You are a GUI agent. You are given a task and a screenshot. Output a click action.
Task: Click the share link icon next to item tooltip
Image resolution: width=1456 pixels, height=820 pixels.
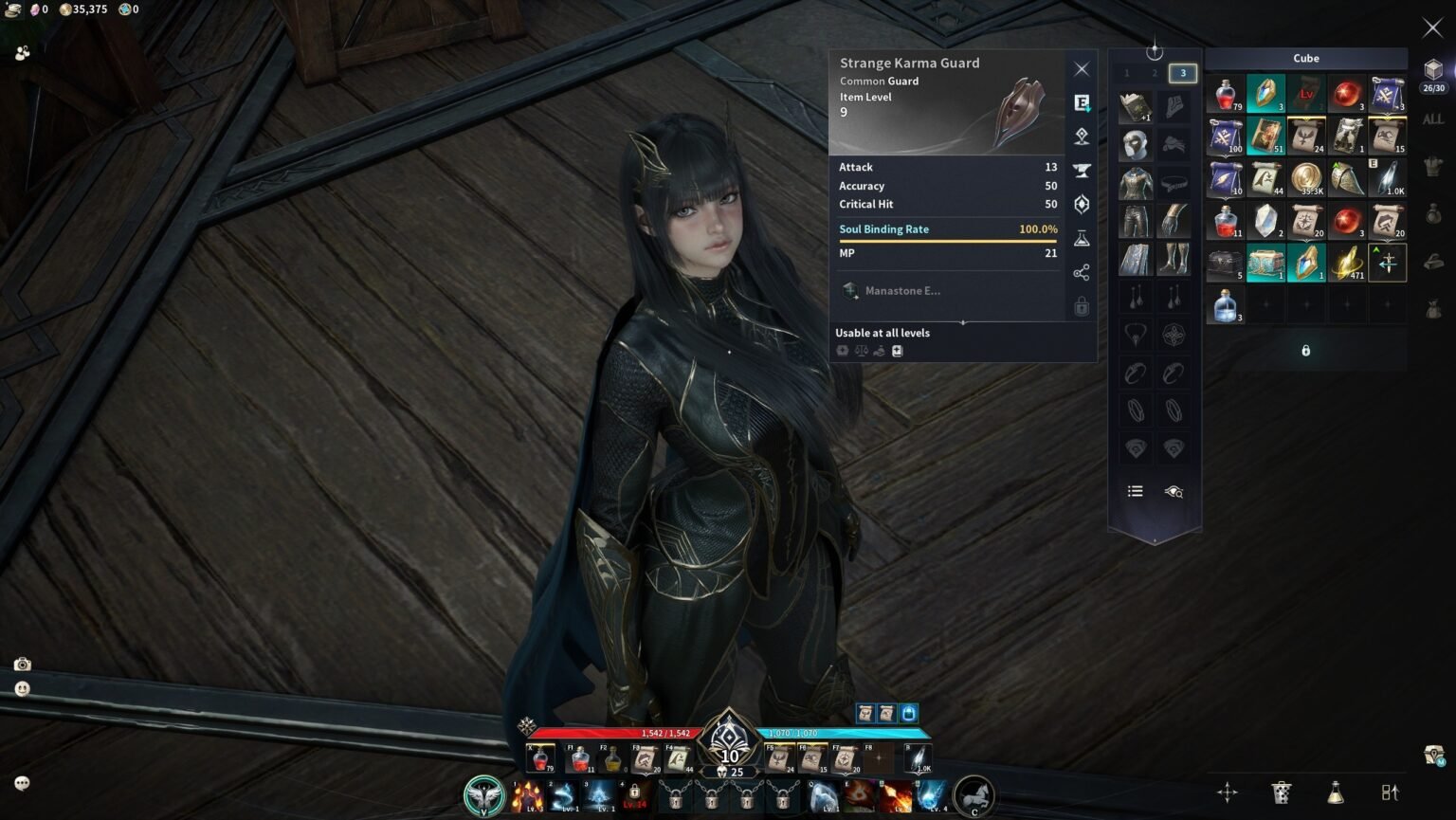[1082, 273]
